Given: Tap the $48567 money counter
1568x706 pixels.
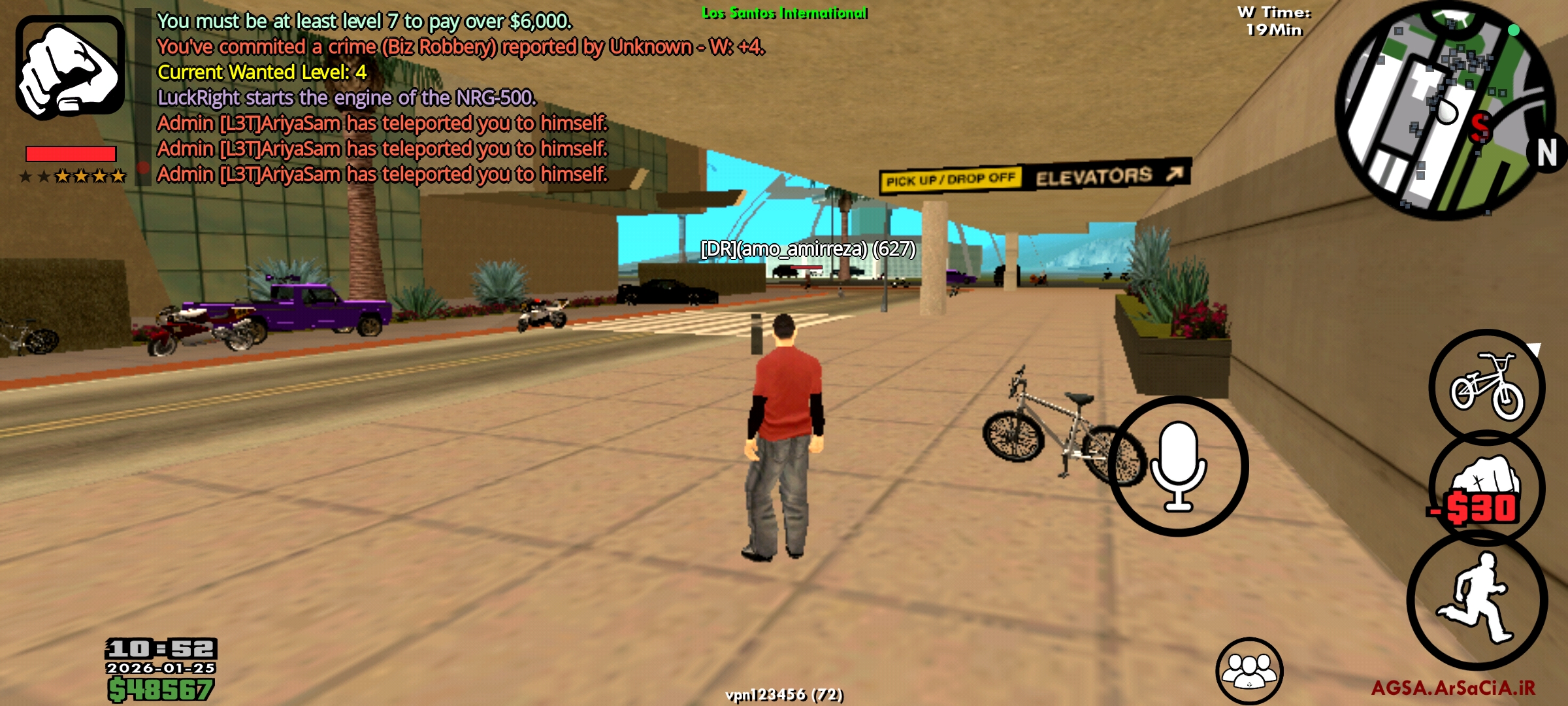Looking at the screenshot, I should coord(161,688).
